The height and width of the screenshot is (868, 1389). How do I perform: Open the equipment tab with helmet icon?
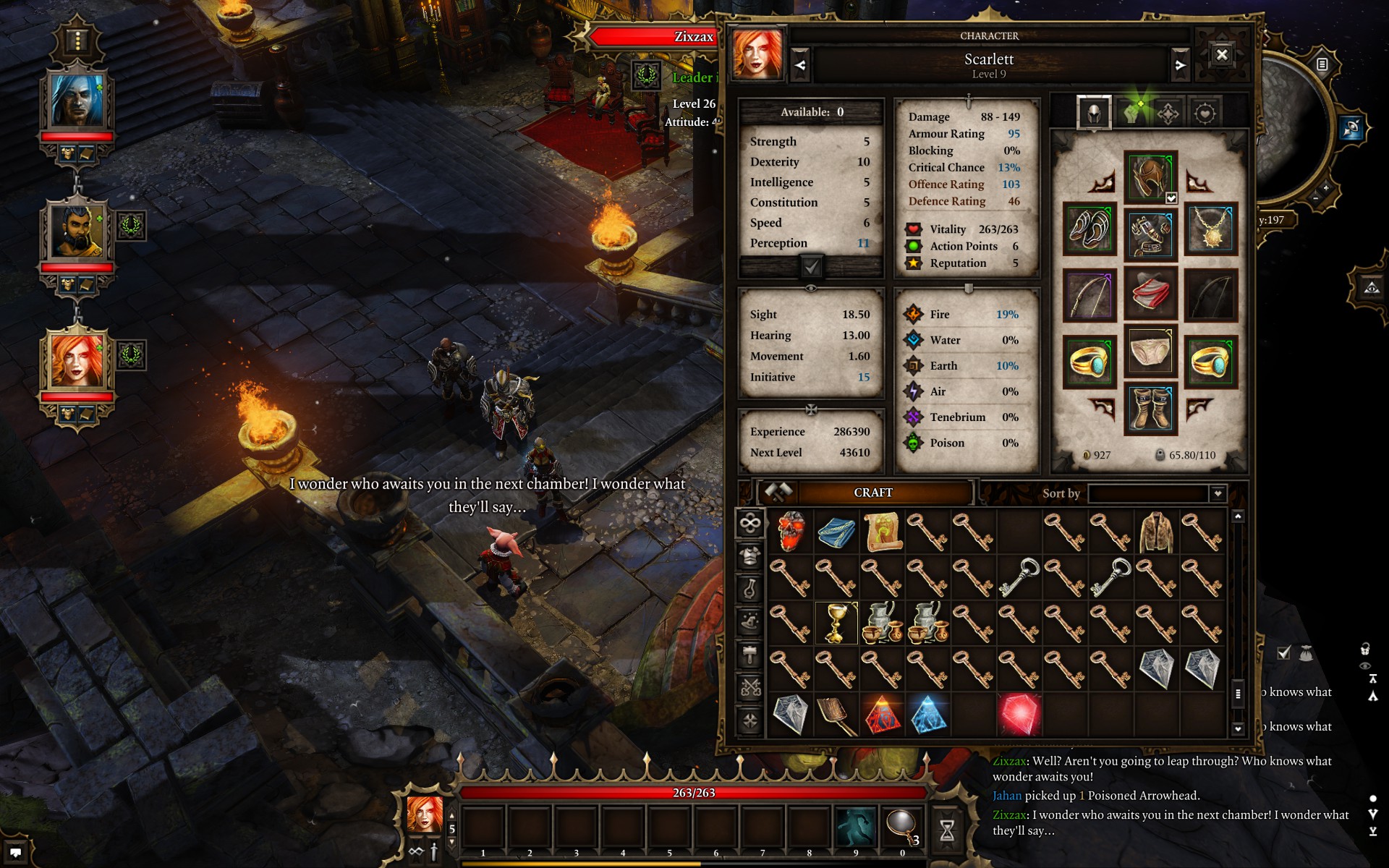(x=1094, y=113)
